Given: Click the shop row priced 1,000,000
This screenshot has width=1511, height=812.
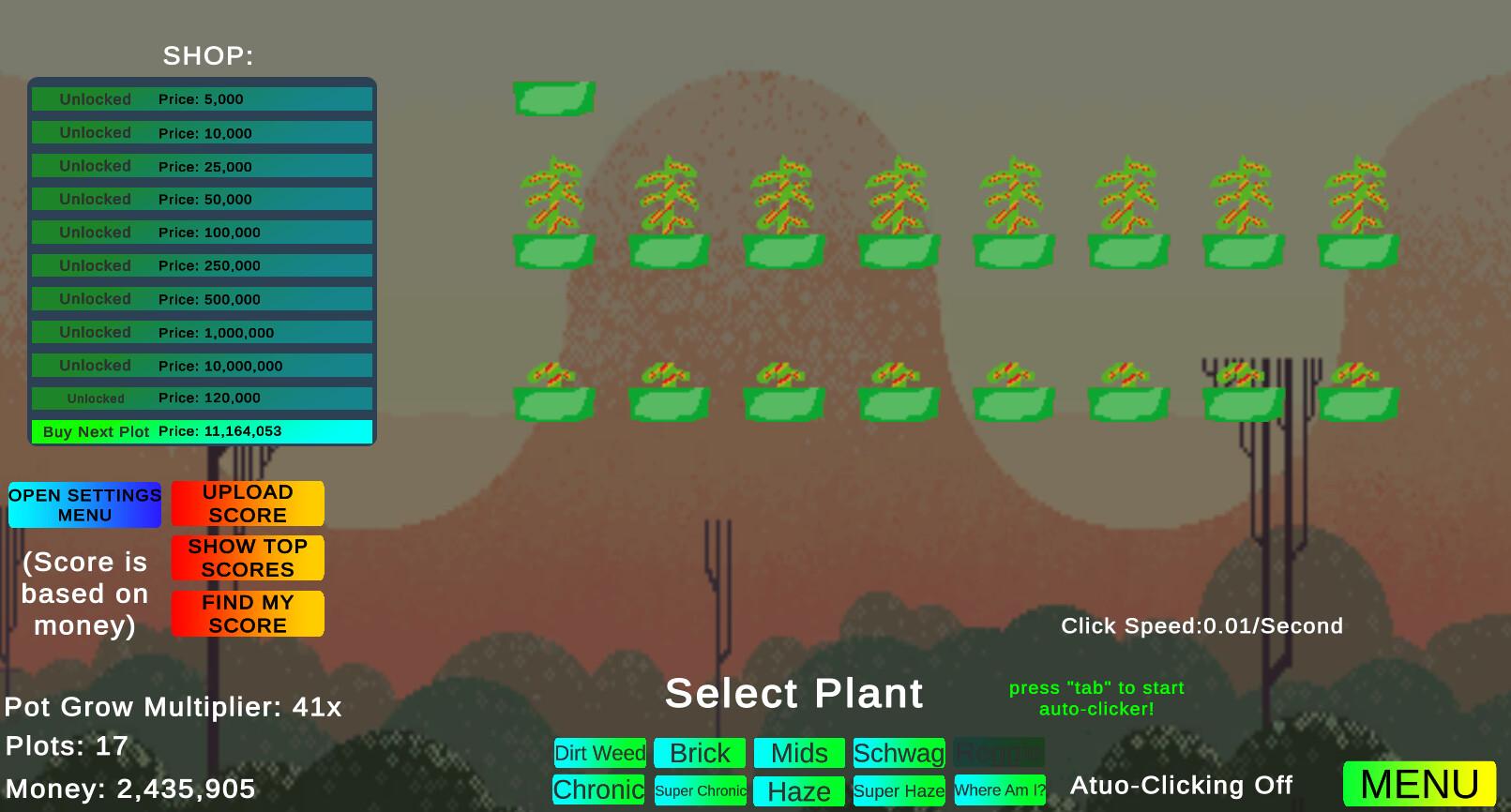Looking at the screenshot, I should click(202, 333).
